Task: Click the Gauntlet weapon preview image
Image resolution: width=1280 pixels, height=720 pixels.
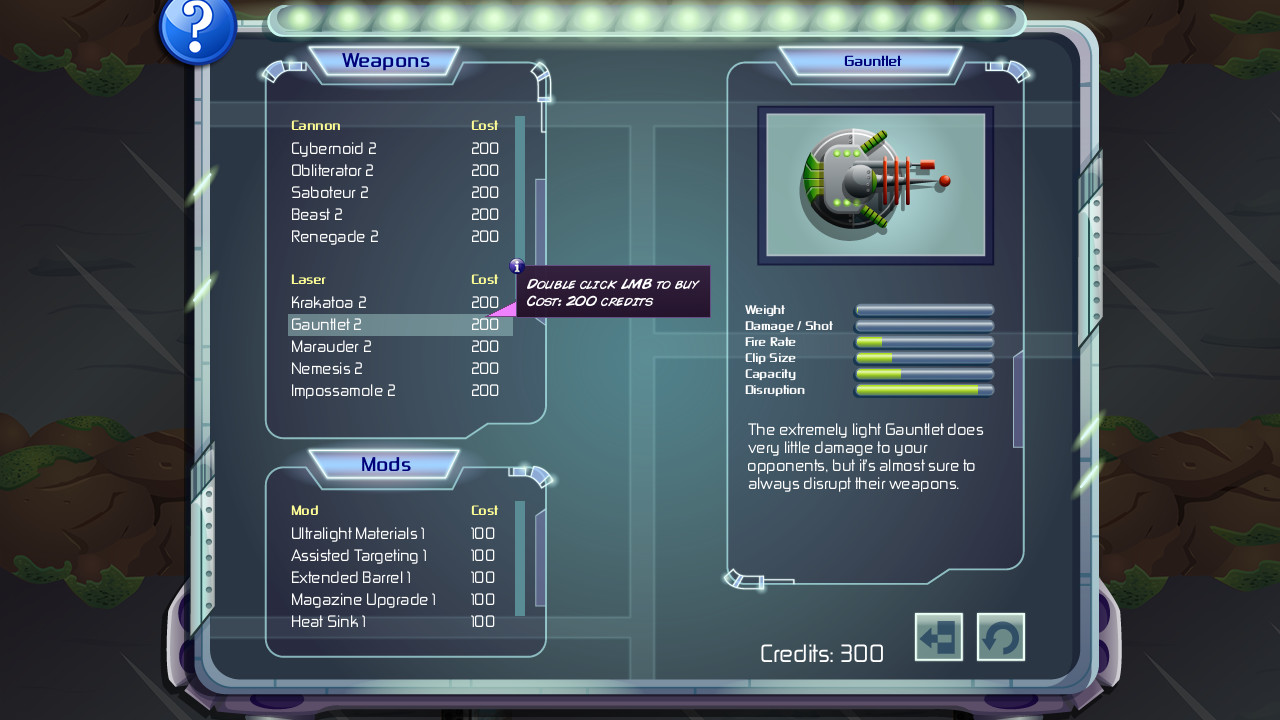Action: 874,184
